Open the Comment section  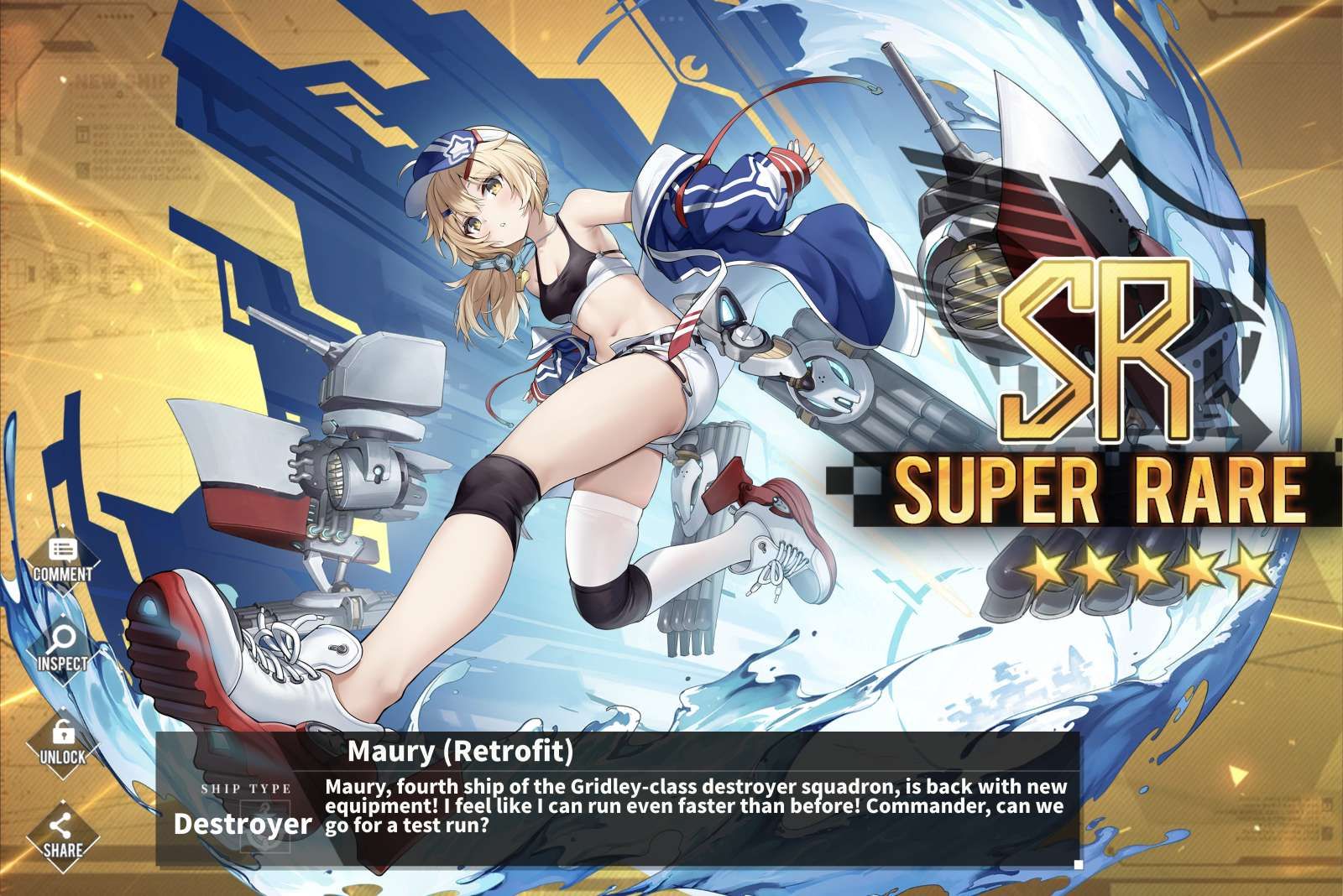63,560
